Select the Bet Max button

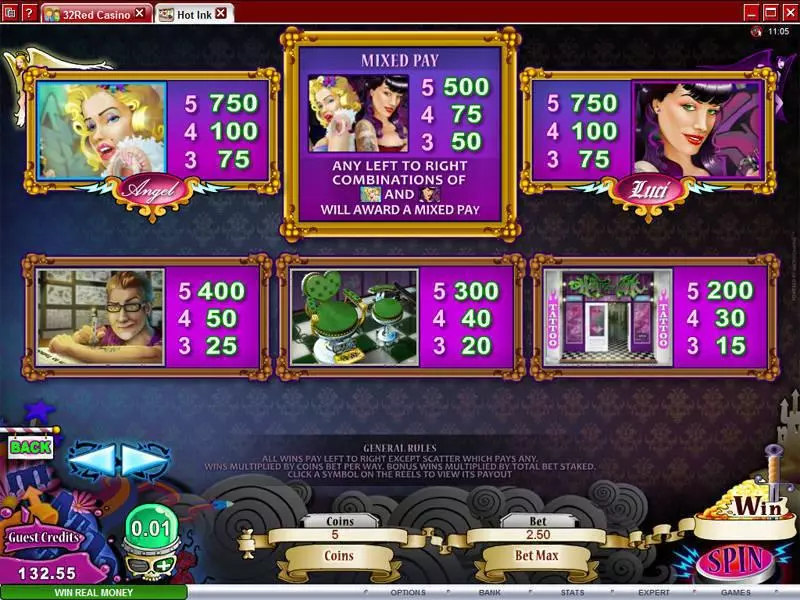537,554
